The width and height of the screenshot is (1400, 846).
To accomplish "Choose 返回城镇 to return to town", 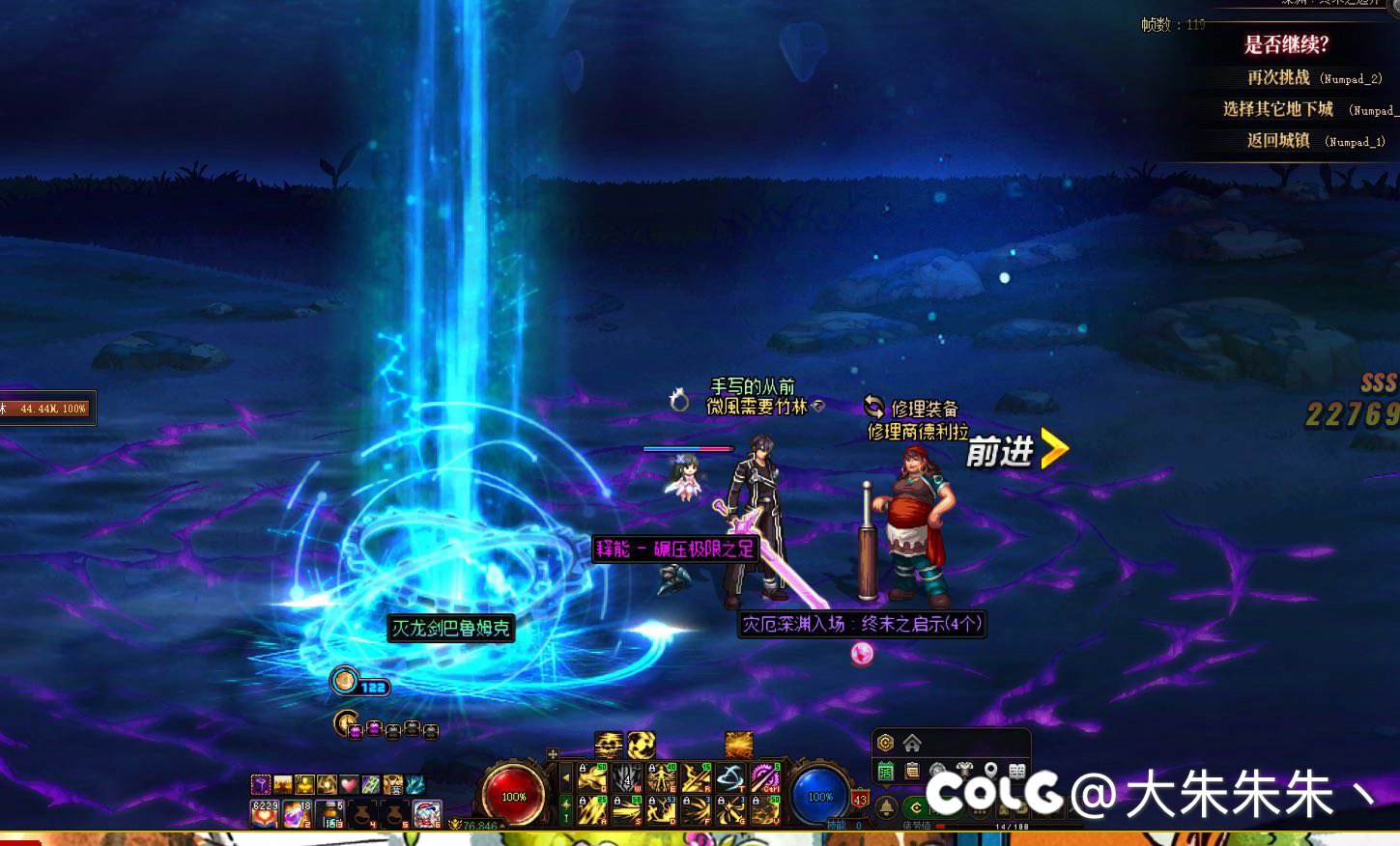I will coord(1277,140).
